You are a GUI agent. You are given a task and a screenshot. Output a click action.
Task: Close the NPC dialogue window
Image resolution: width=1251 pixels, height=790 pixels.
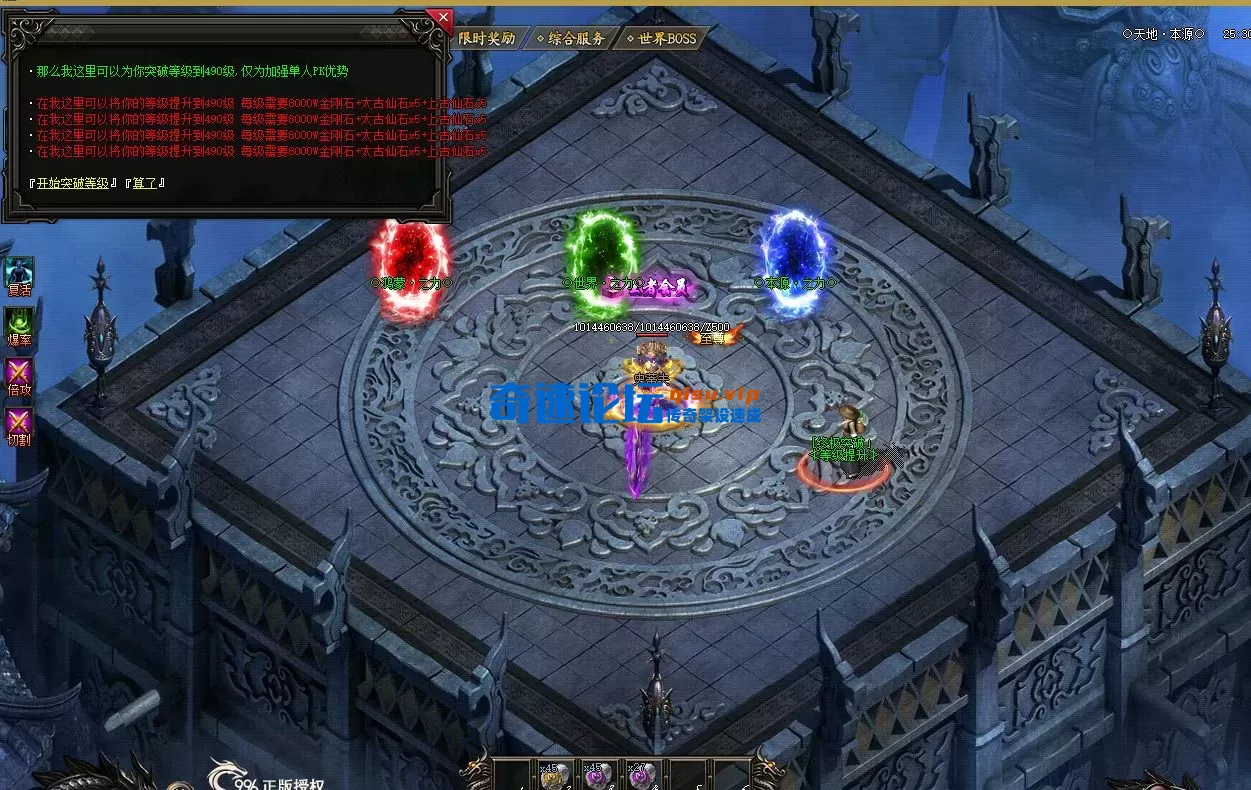[x=441, y=18]
